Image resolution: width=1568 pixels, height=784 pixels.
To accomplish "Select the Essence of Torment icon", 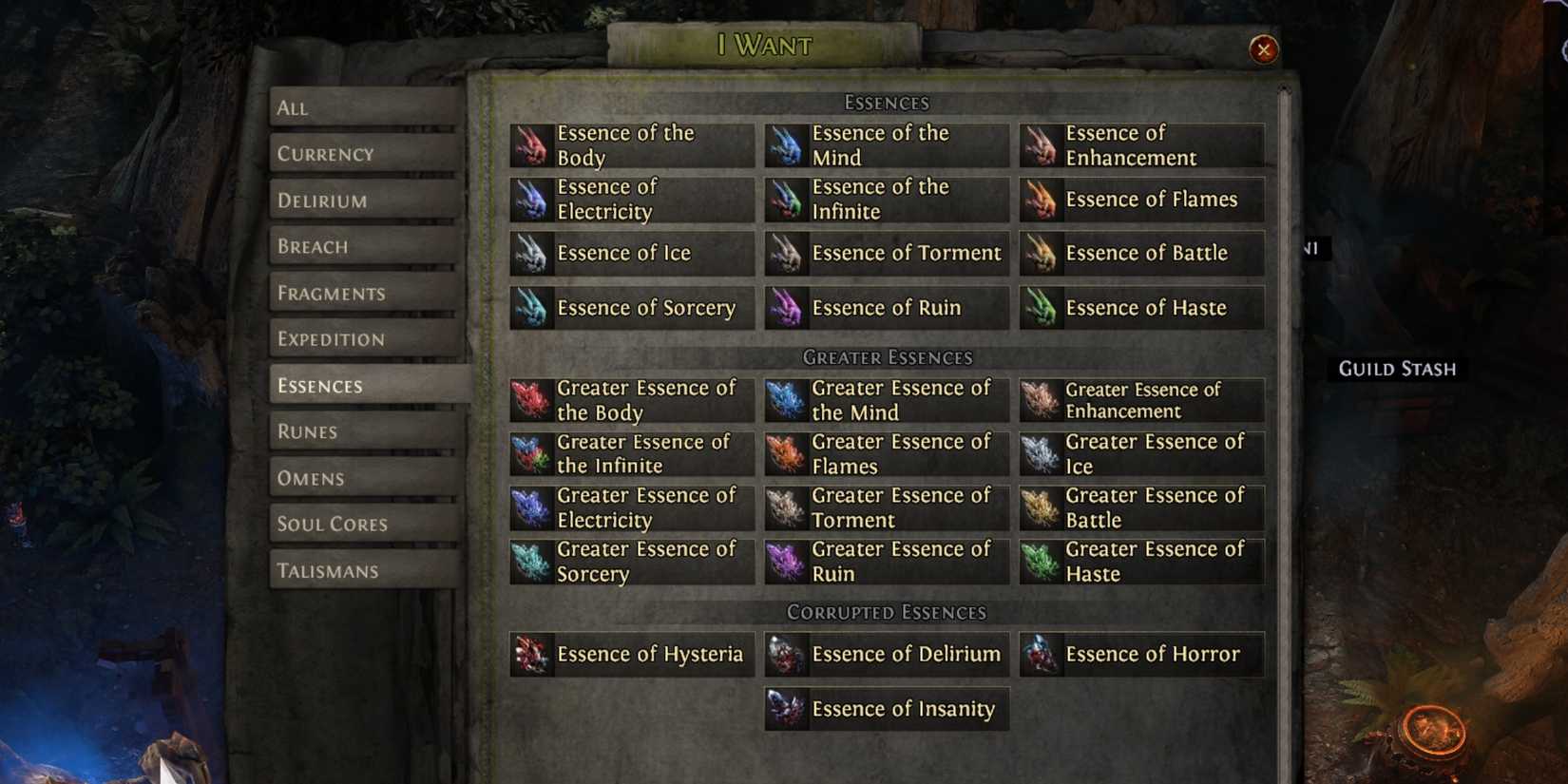I will tap(787, 253).
